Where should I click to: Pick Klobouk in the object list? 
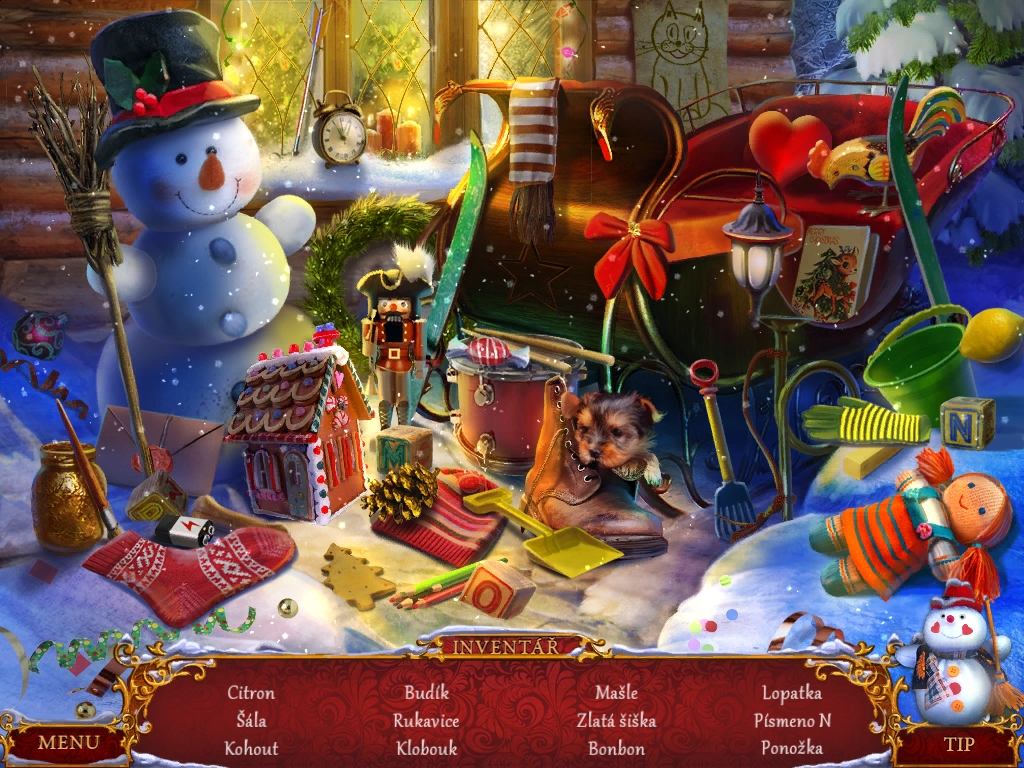coord(427,748)
